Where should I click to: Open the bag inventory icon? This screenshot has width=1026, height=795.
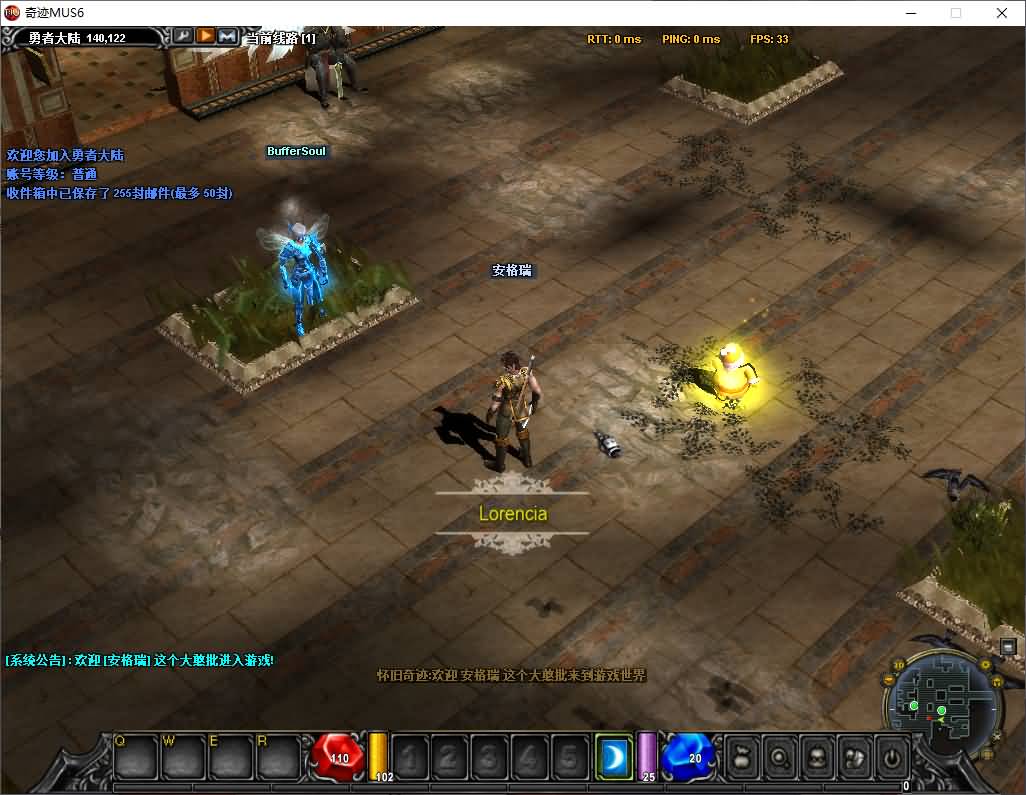741,757
